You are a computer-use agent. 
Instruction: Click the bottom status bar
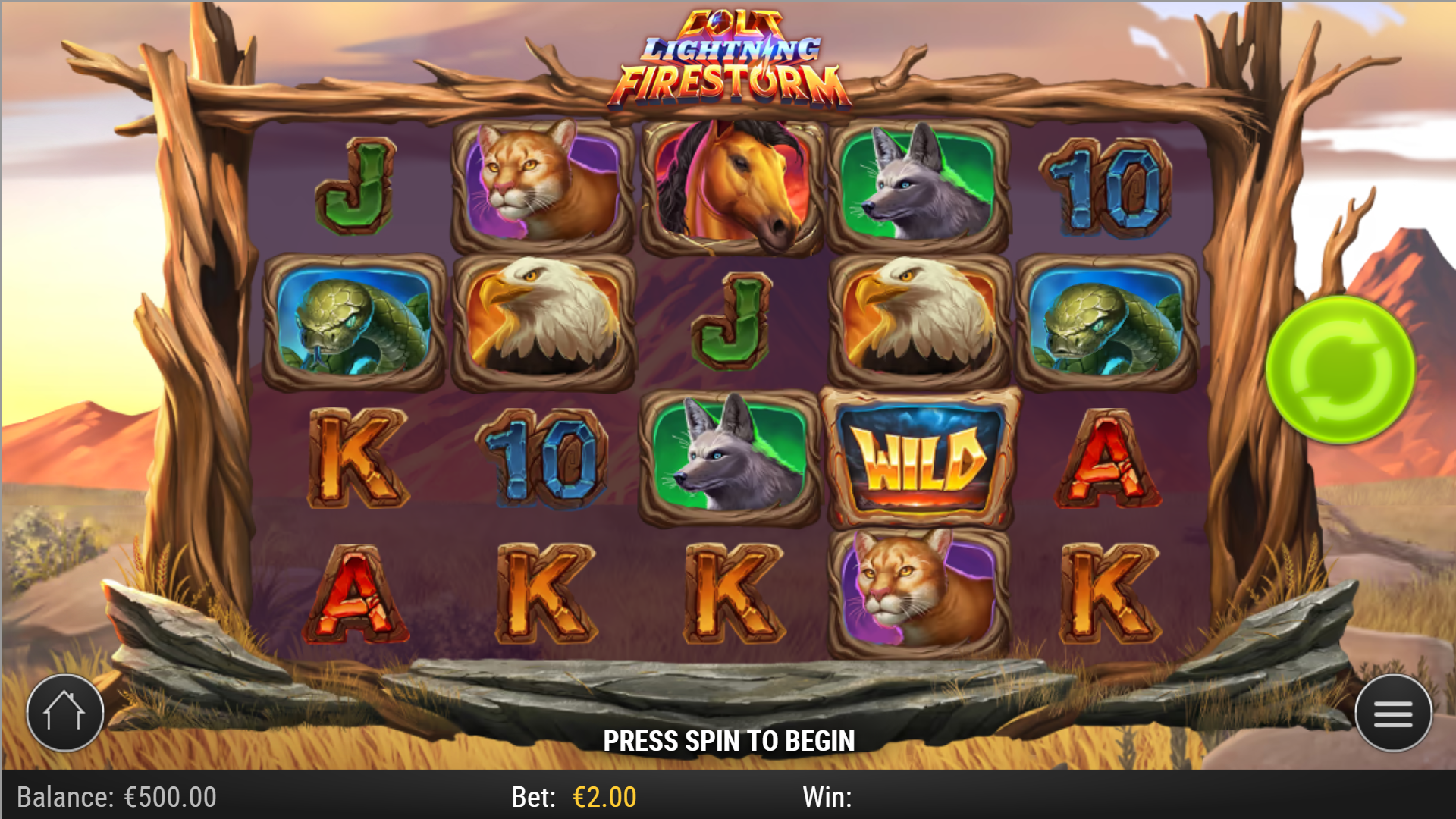click(728, 797)
